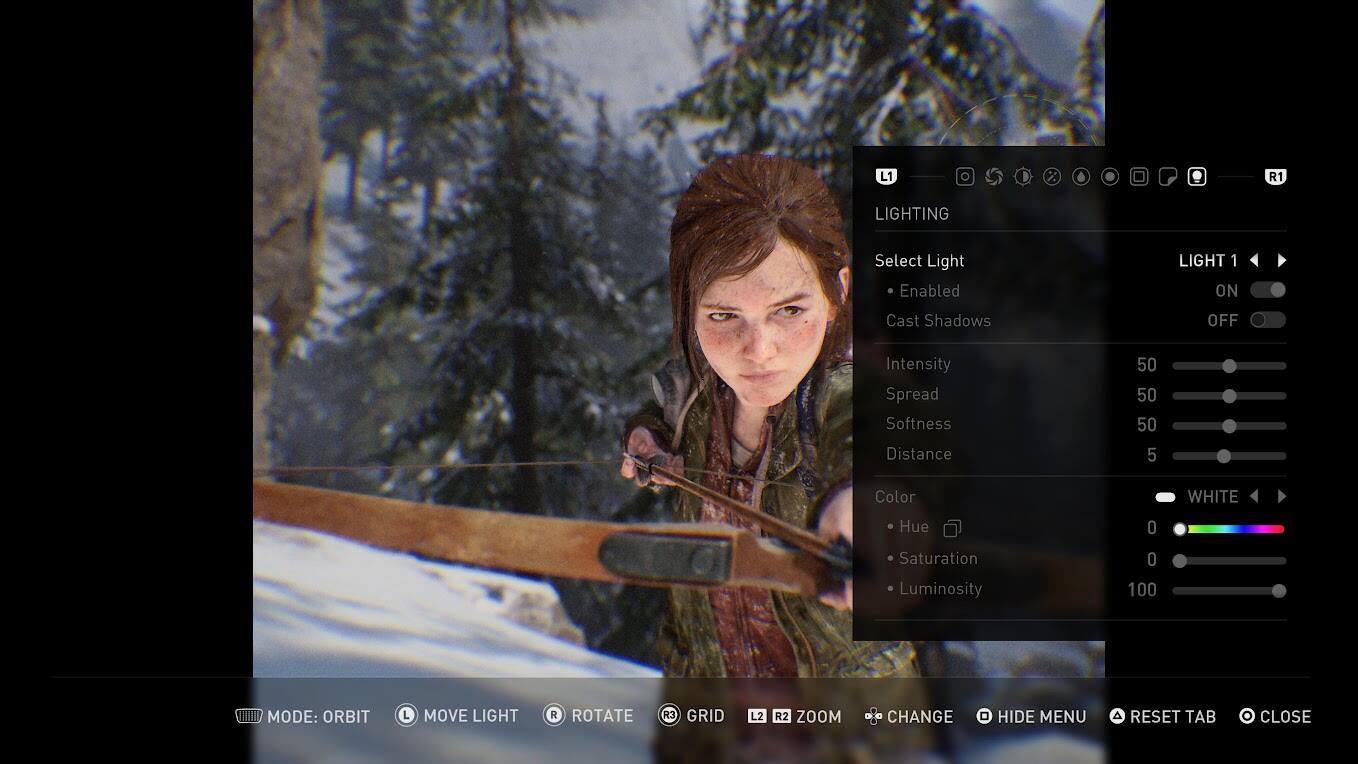Adjust the Intensity slider set to 50
The width and height of the screenshot is (1358, 764).
pos(1229,365)
